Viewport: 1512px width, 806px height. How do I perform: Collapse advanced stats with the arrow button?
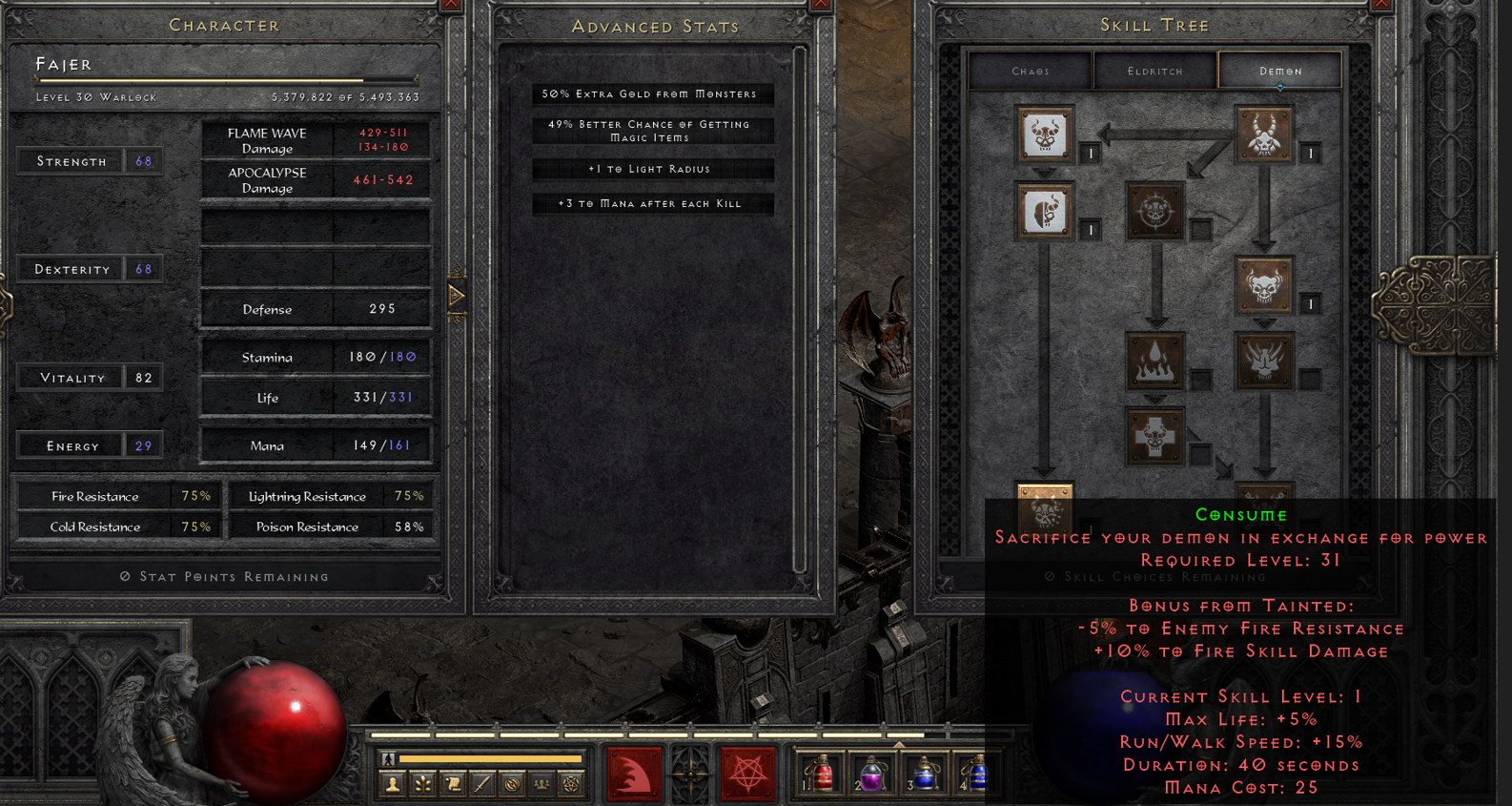(x=457, y=296)
